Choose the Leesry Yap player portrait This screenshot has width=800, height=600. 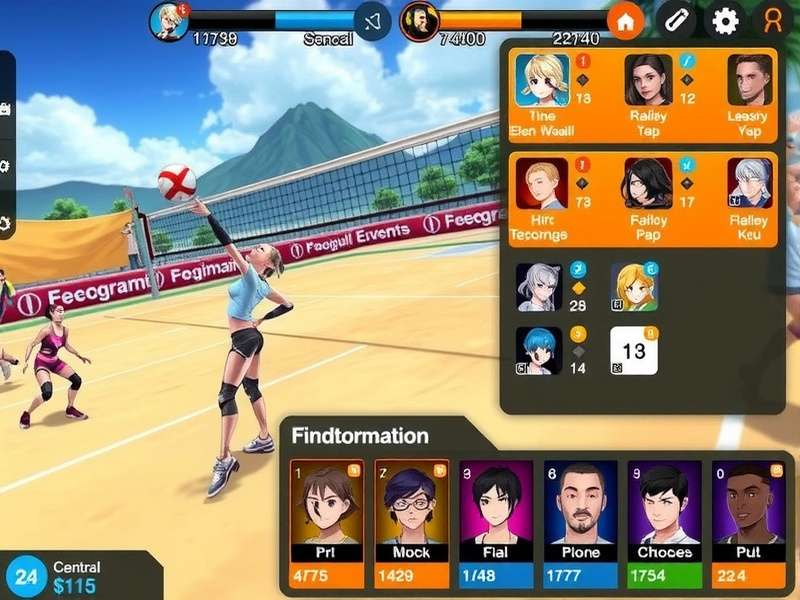coord(749,80)
